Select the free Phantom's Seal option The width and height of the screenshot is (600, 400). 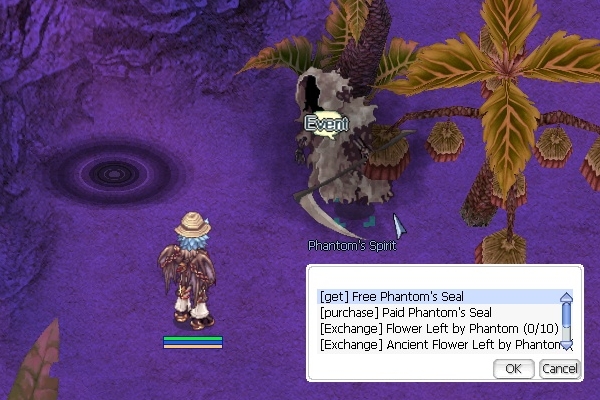(392, 297)
